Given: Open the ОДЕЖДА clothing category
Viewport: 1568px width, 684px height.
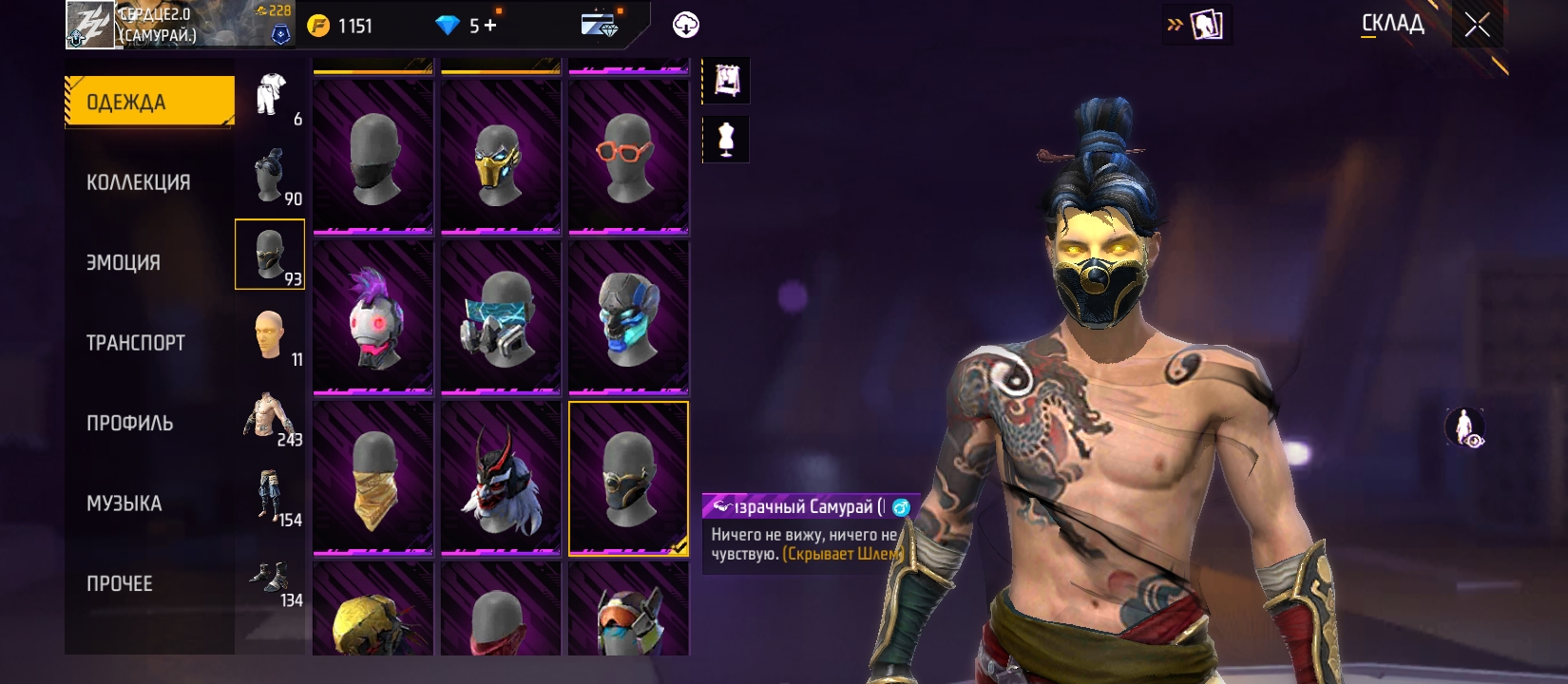Looking at the screenshot, I should coord(149,102).
